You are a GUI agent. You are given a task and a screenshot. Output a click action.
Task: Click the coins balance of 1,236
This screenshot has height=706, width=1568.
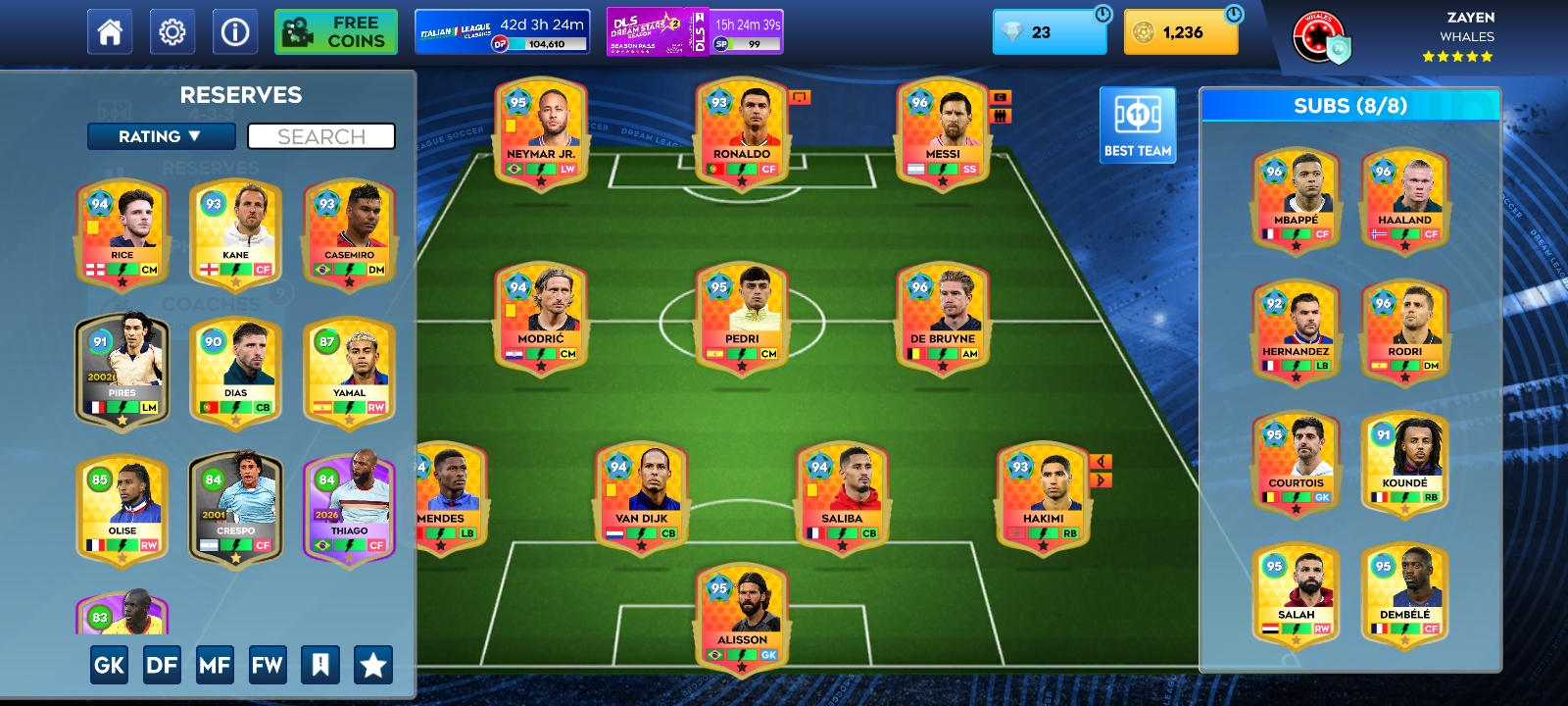coord(1180,31)
